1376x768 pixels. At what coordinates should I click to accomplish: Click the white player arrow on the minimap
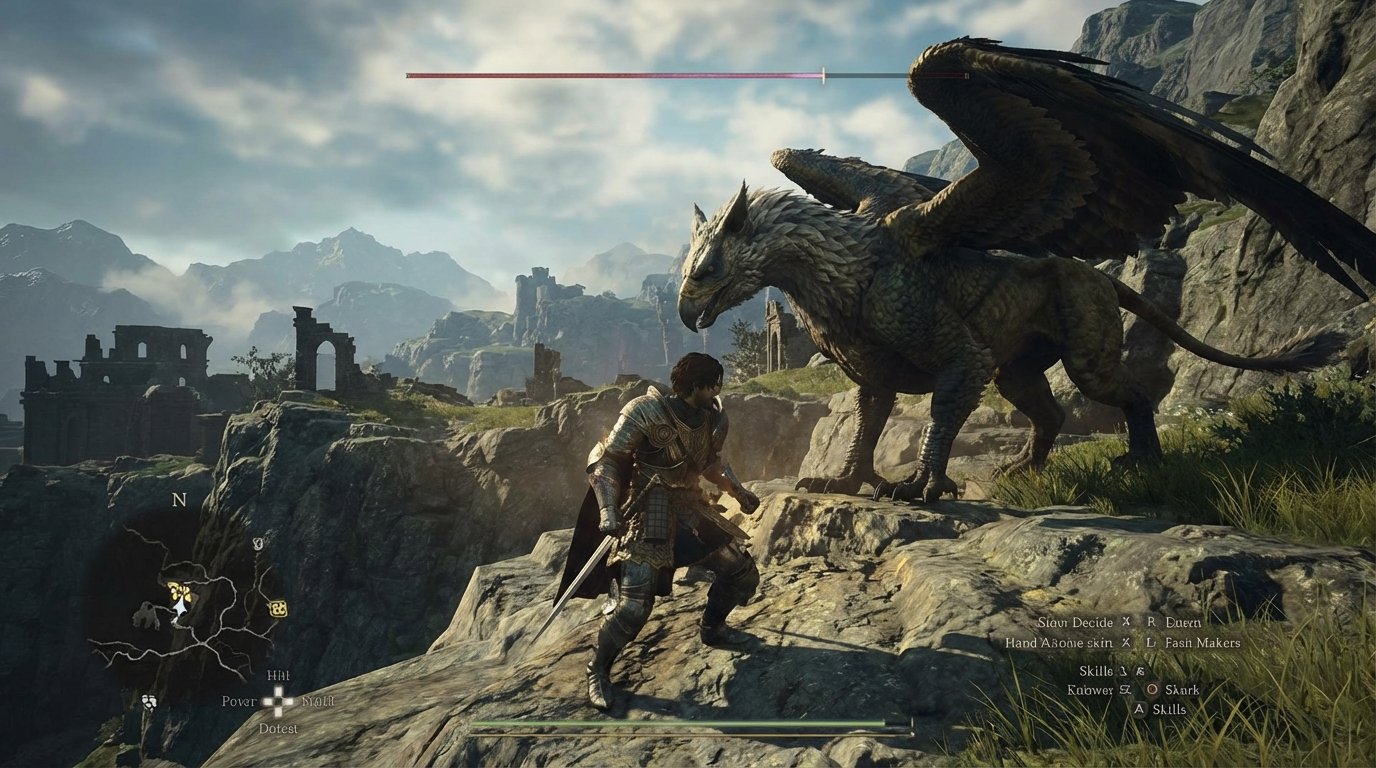(x=179, y=608)
